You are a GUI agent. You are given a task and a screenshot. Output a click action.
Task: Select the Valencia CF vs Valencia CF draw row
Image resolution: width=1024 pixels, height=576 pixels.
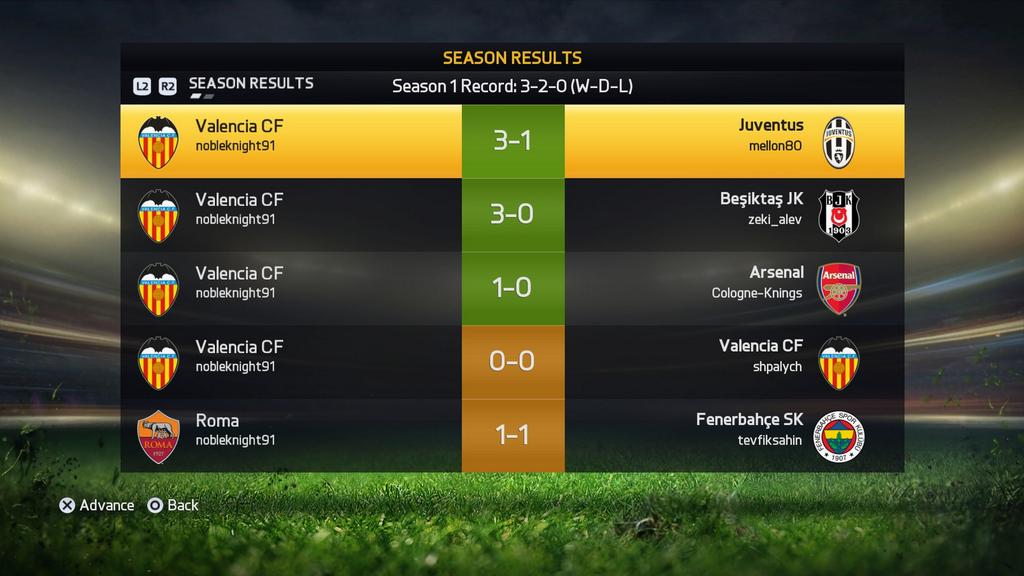tap(512, 361)
